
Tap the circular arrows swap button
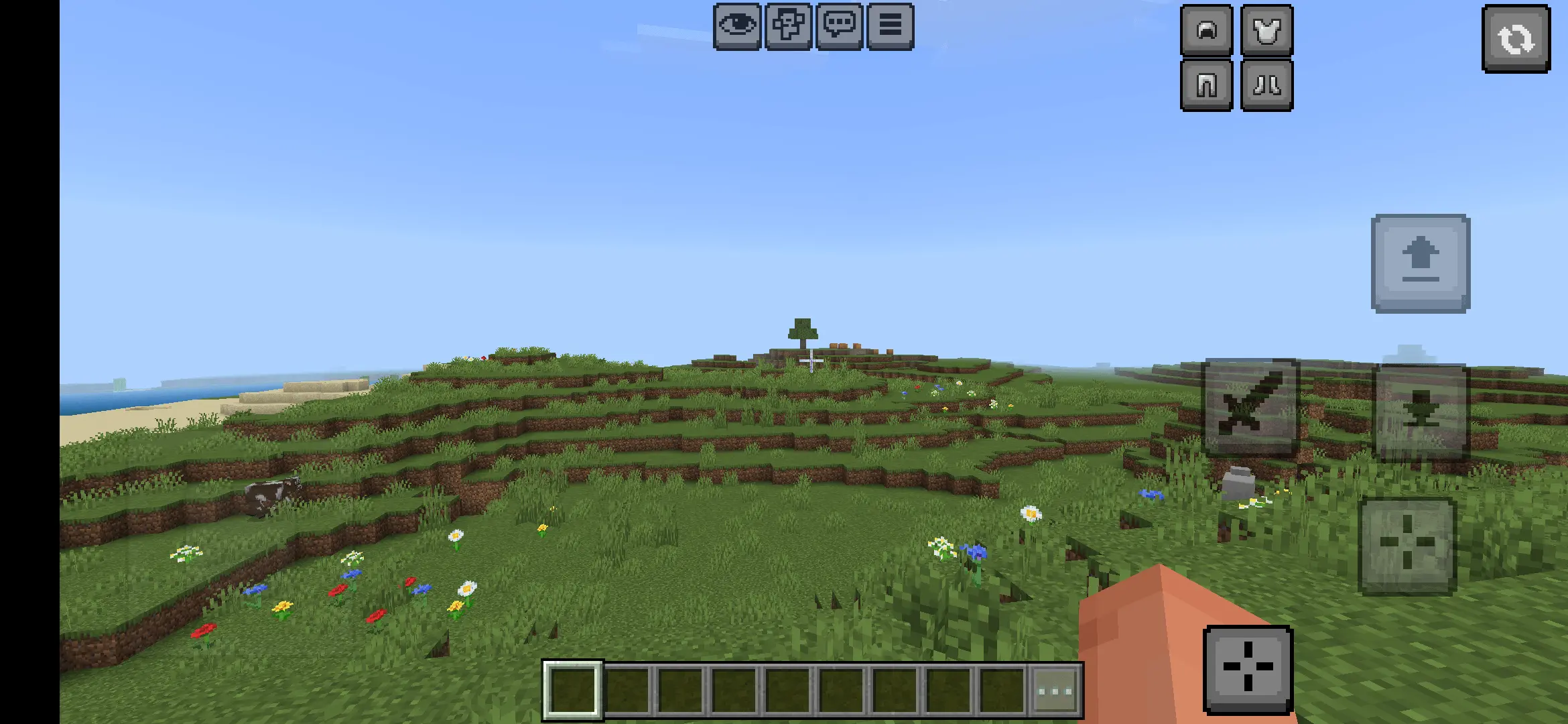[1516, 39]
